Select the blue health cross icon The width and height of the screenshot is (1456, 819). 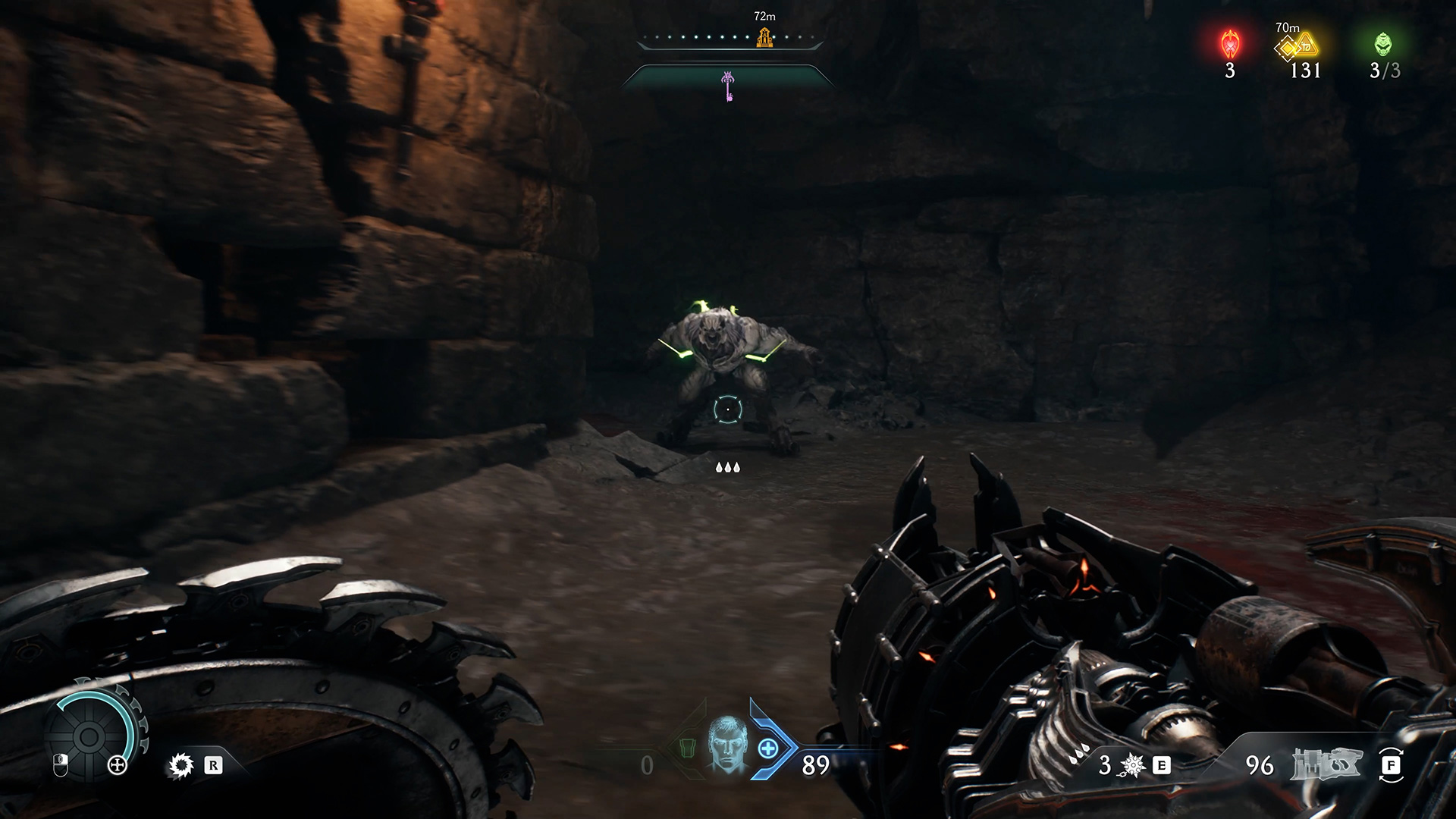(x=768, y=749)
